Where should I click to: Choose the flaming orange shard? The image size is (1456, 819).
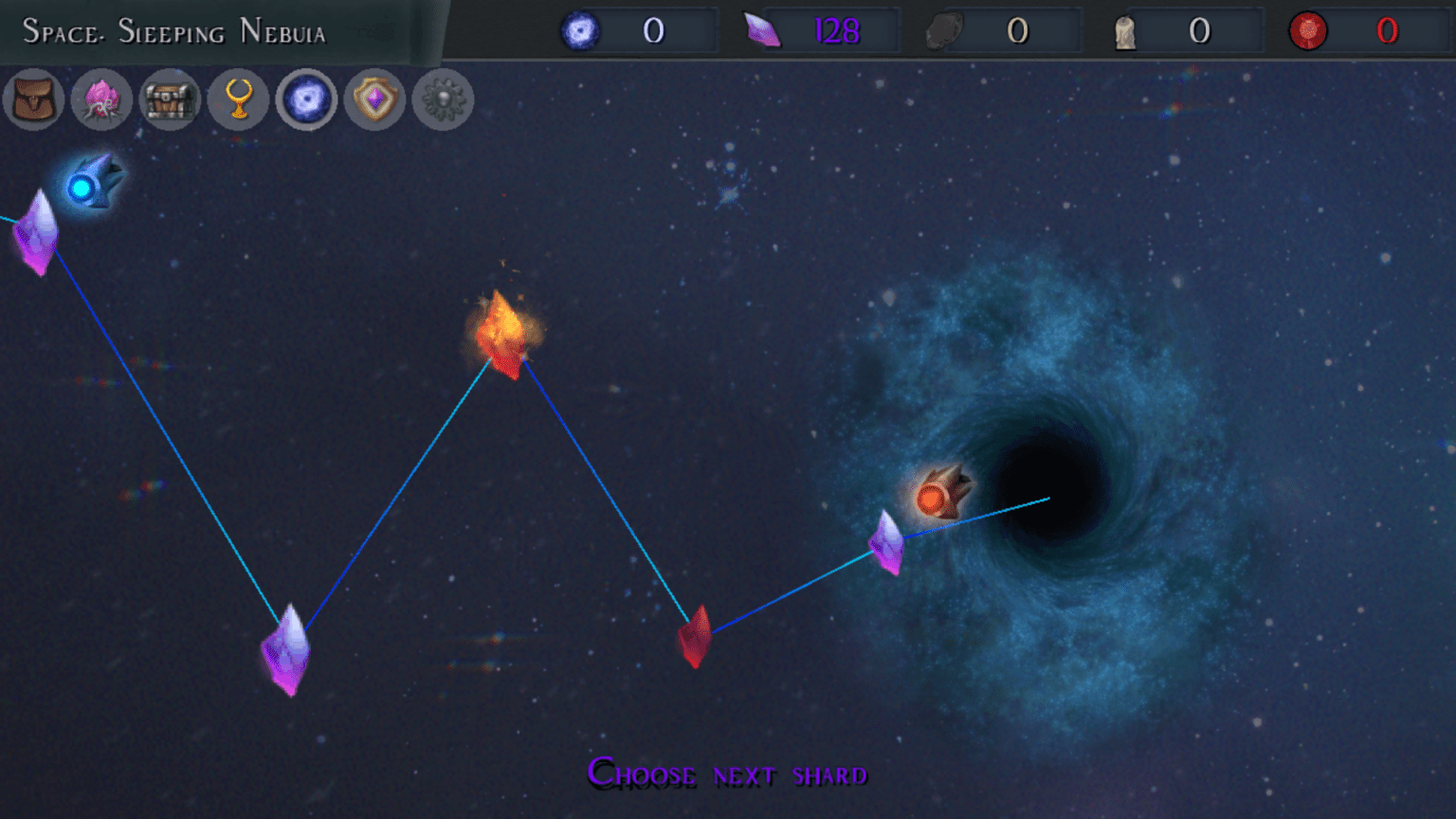point(503,335)
